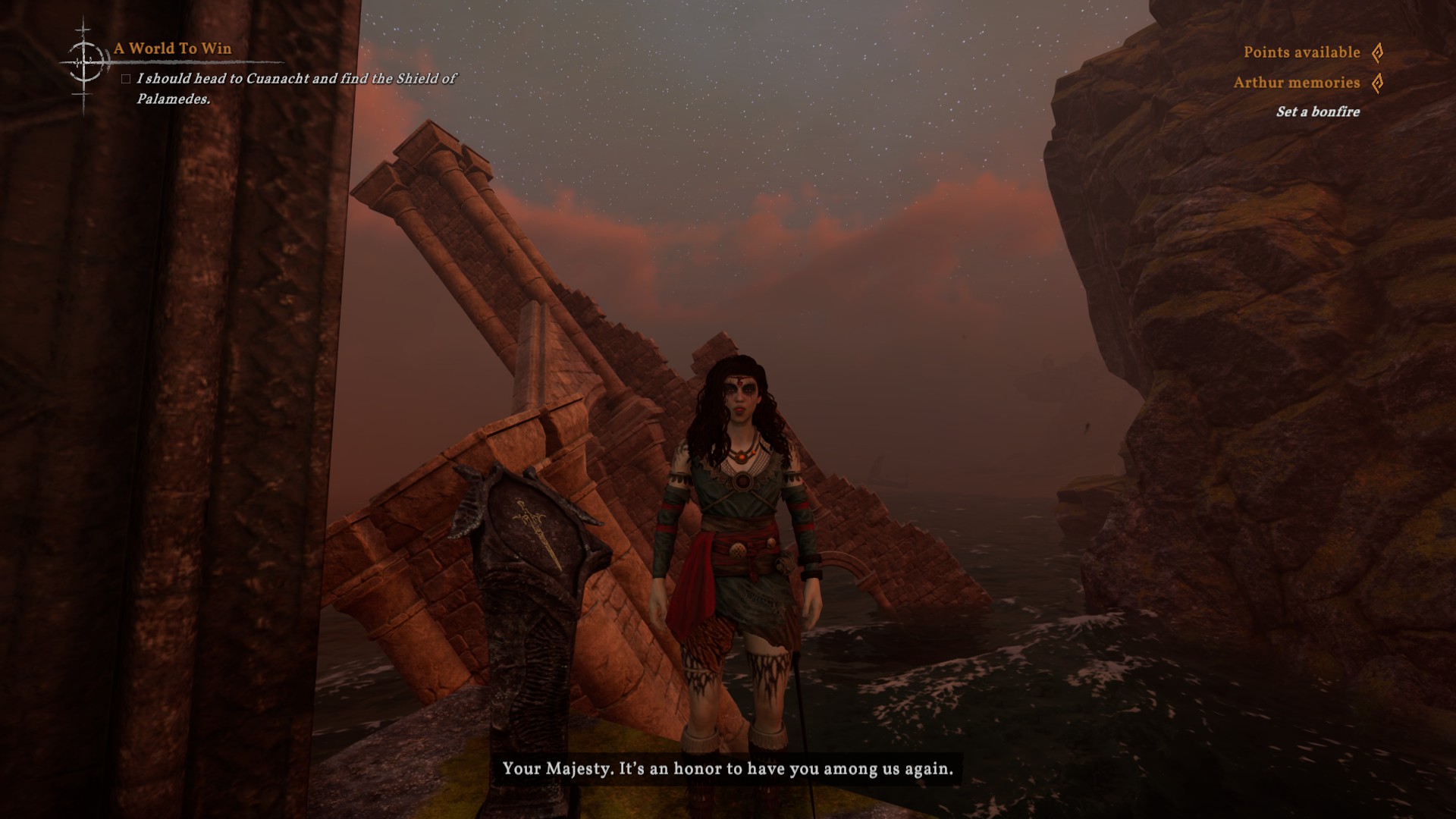Tick the Shield of Palamedes objective checkbox

126,79
